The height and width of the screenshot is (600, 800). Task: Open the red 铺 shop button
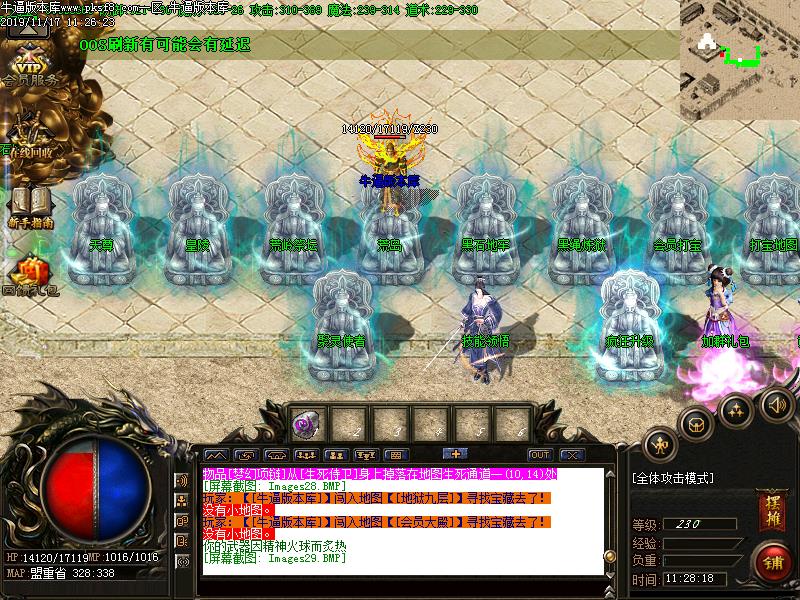point(771,560)
